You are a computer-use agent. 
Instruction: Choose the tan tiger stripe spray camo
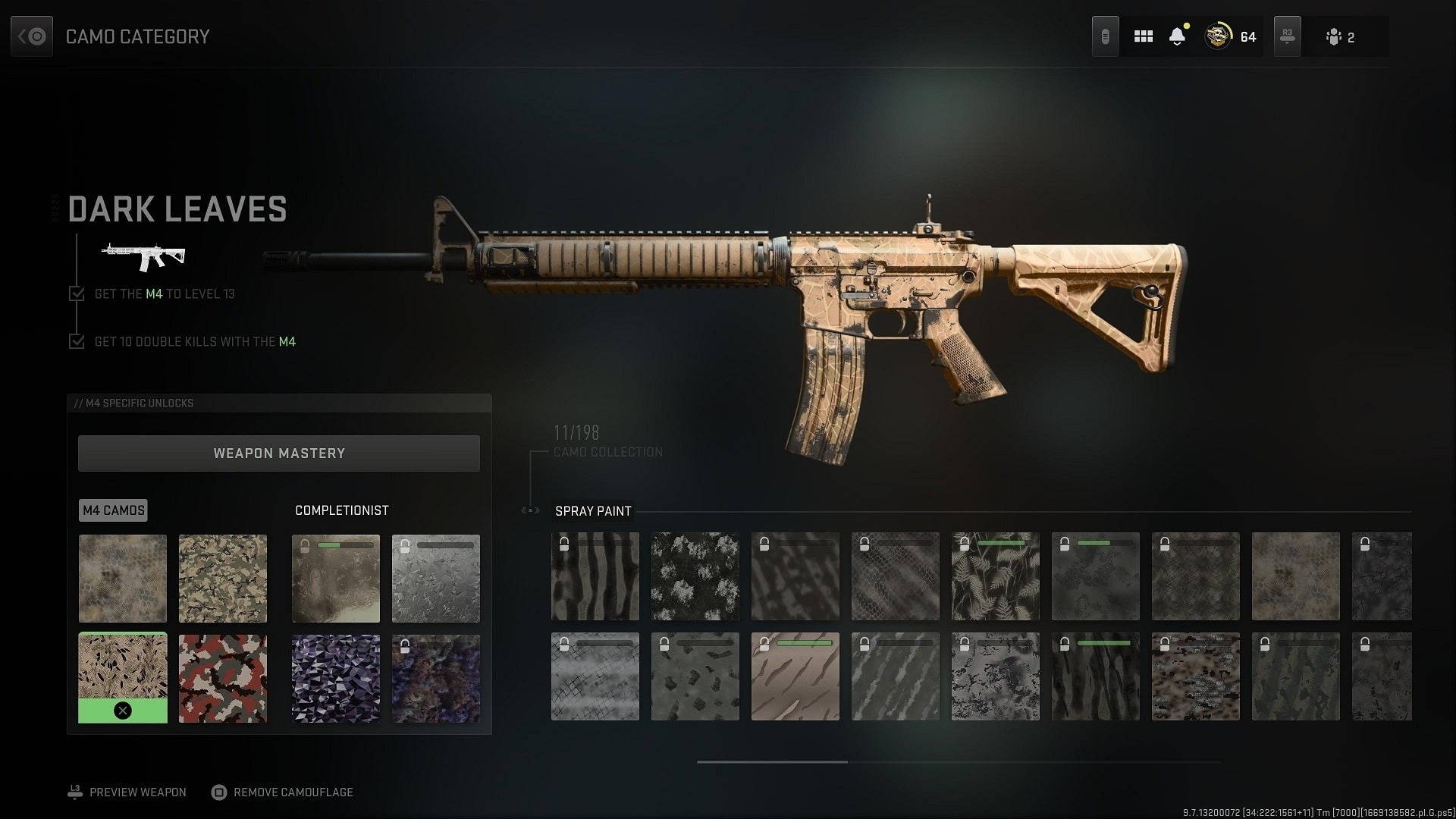coord(795,676)
